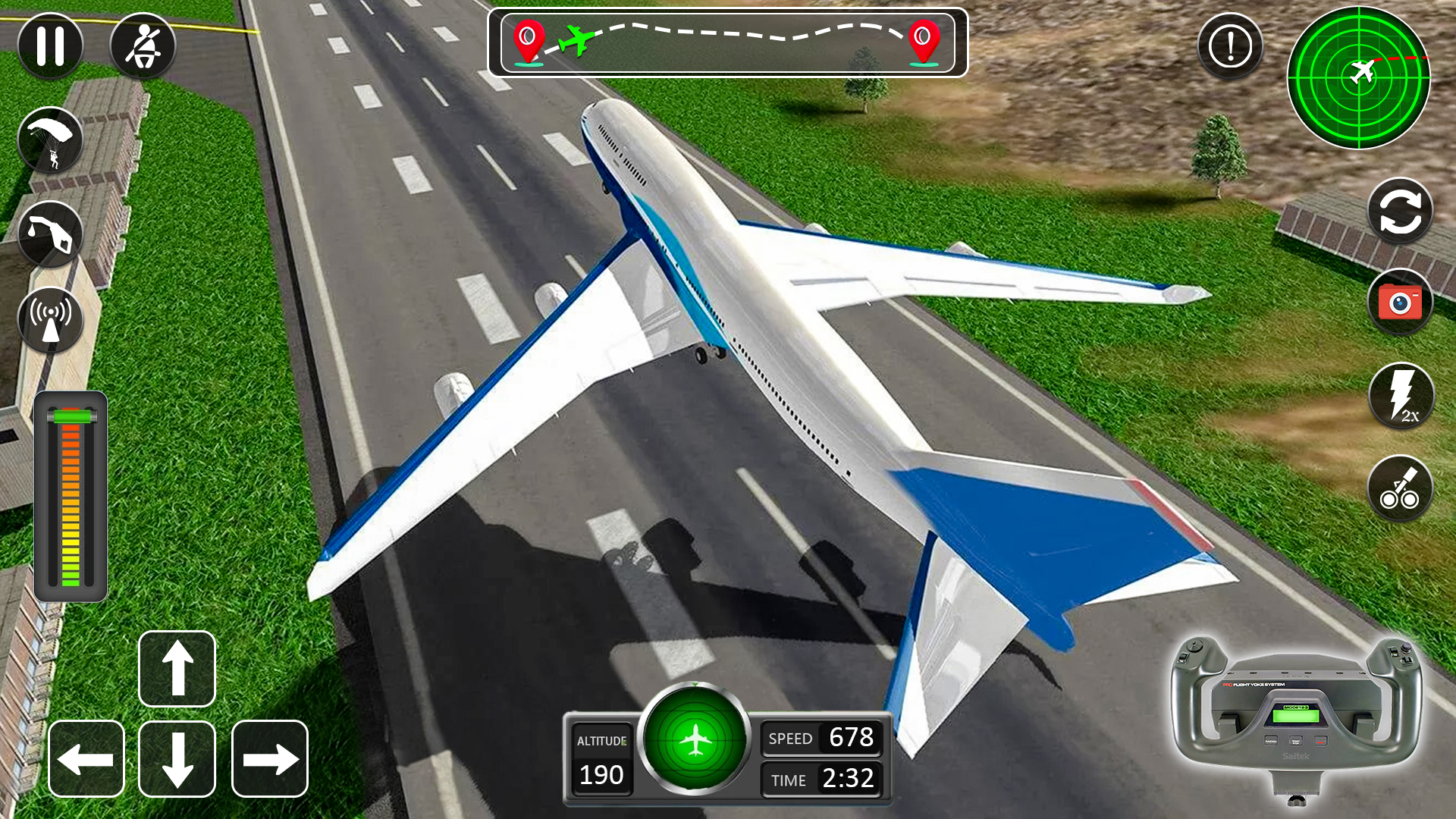This screenshot has height=819, width=1456.
Task: Adjust the fuel level gauge
Action: point(72,493)
